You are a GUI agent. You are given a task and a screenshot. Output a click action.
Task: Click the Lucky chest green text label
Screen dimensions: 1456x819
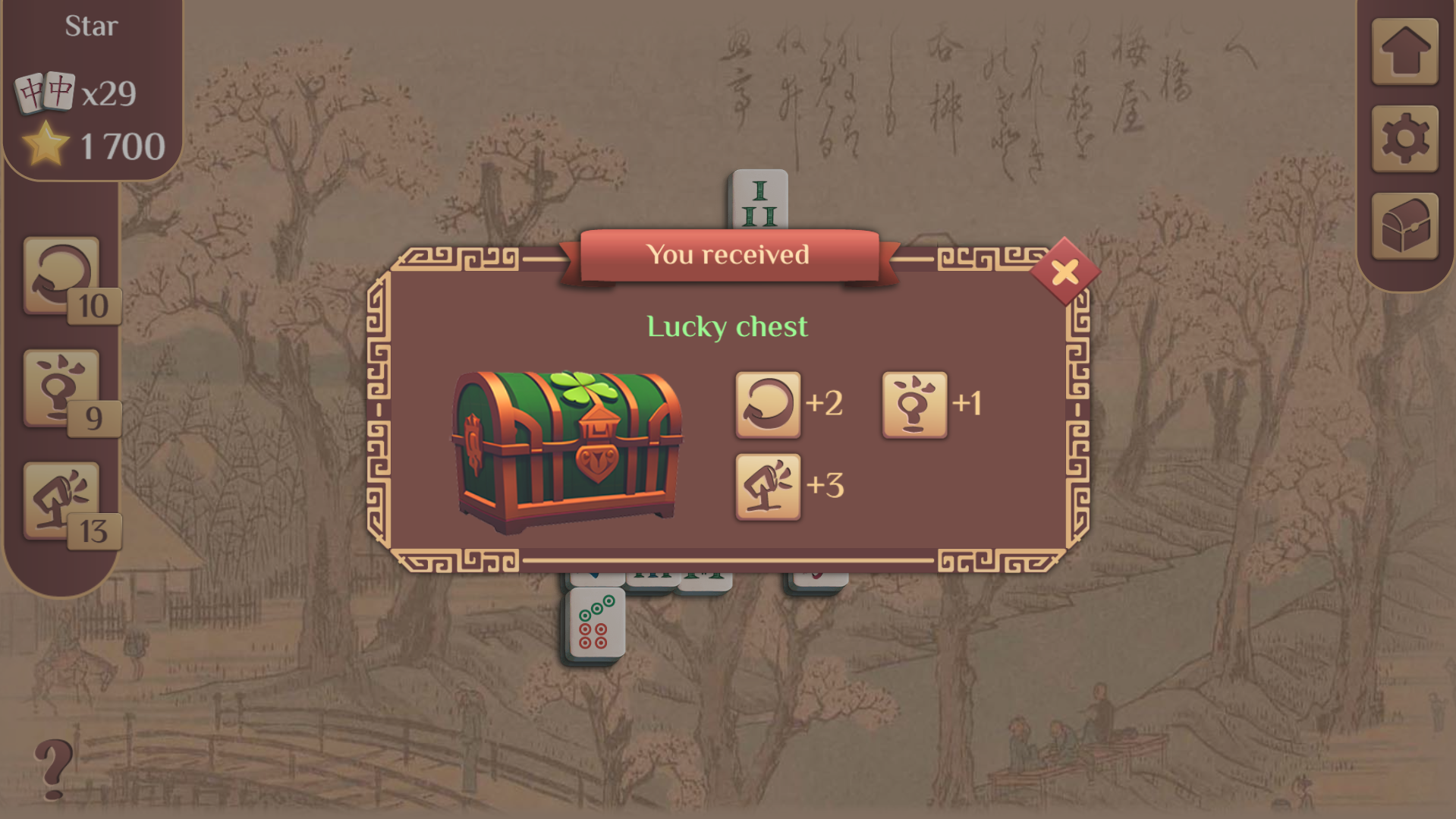[x=726, y=326]
